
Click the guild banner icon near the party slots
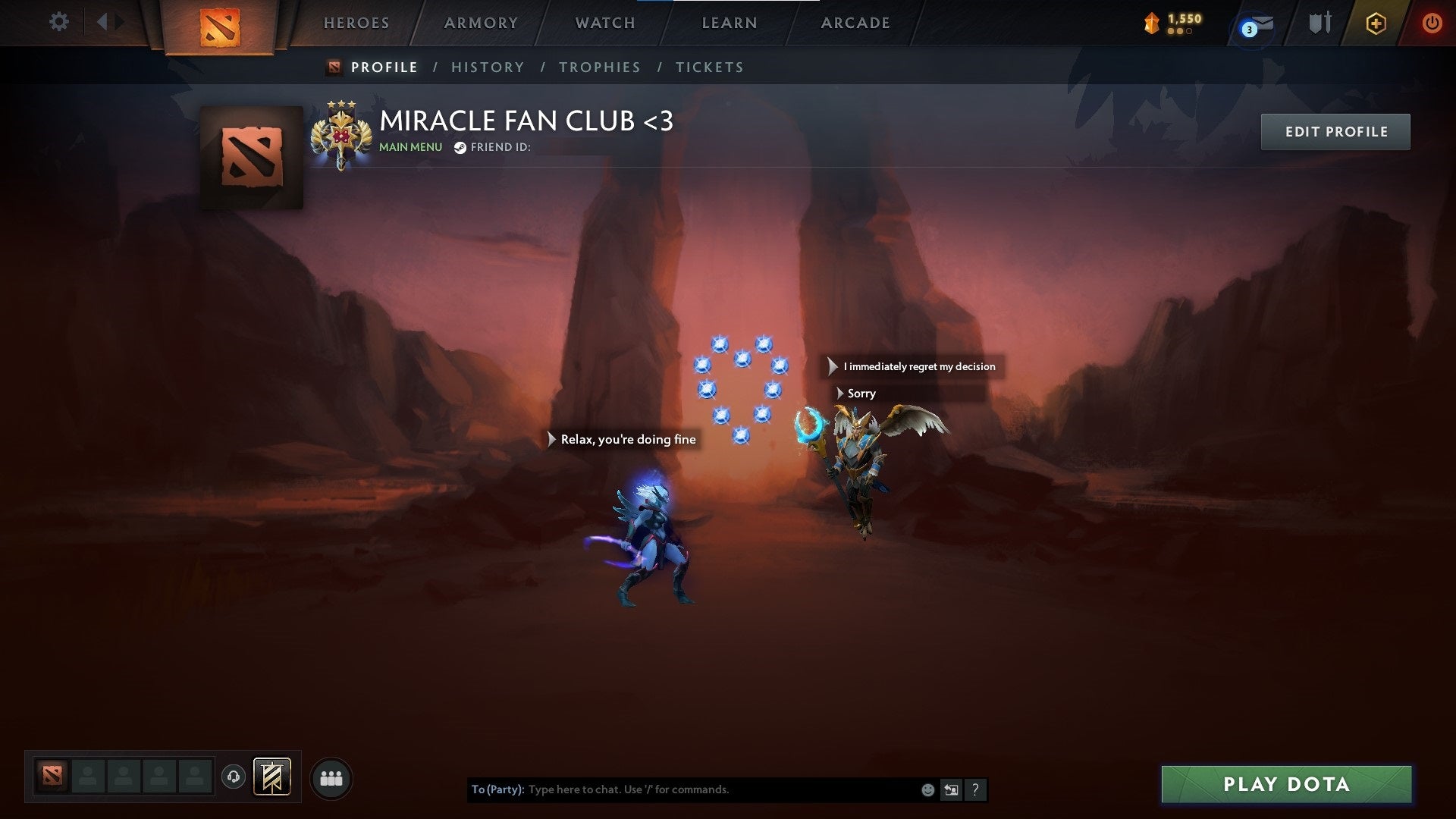tap(272, 777)
